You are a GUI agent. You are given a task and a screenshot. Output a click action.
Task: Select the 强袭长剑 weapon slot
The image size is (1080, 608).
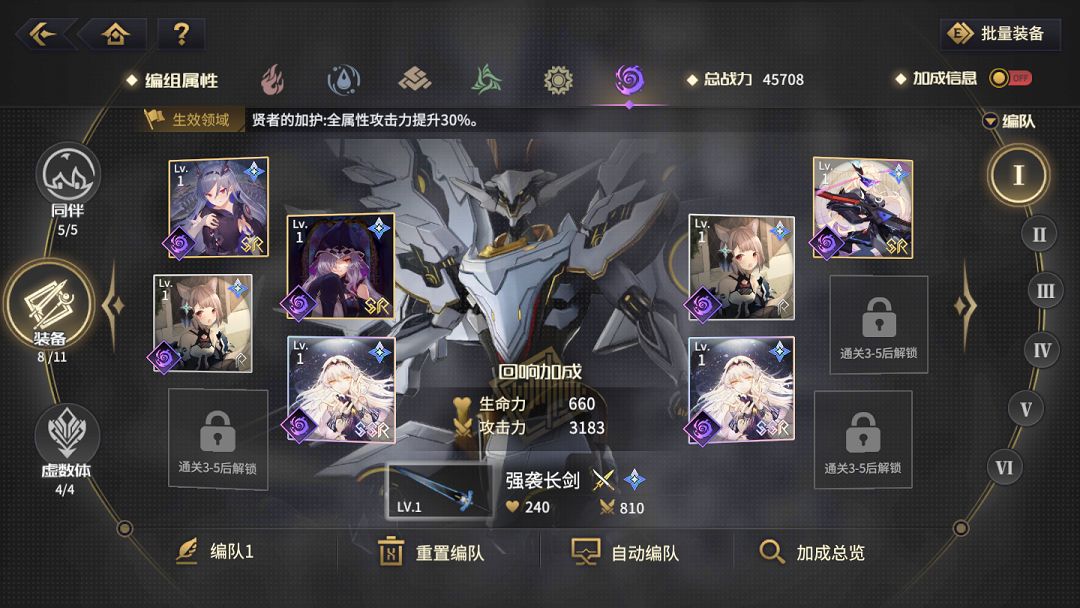click(440, 491)
